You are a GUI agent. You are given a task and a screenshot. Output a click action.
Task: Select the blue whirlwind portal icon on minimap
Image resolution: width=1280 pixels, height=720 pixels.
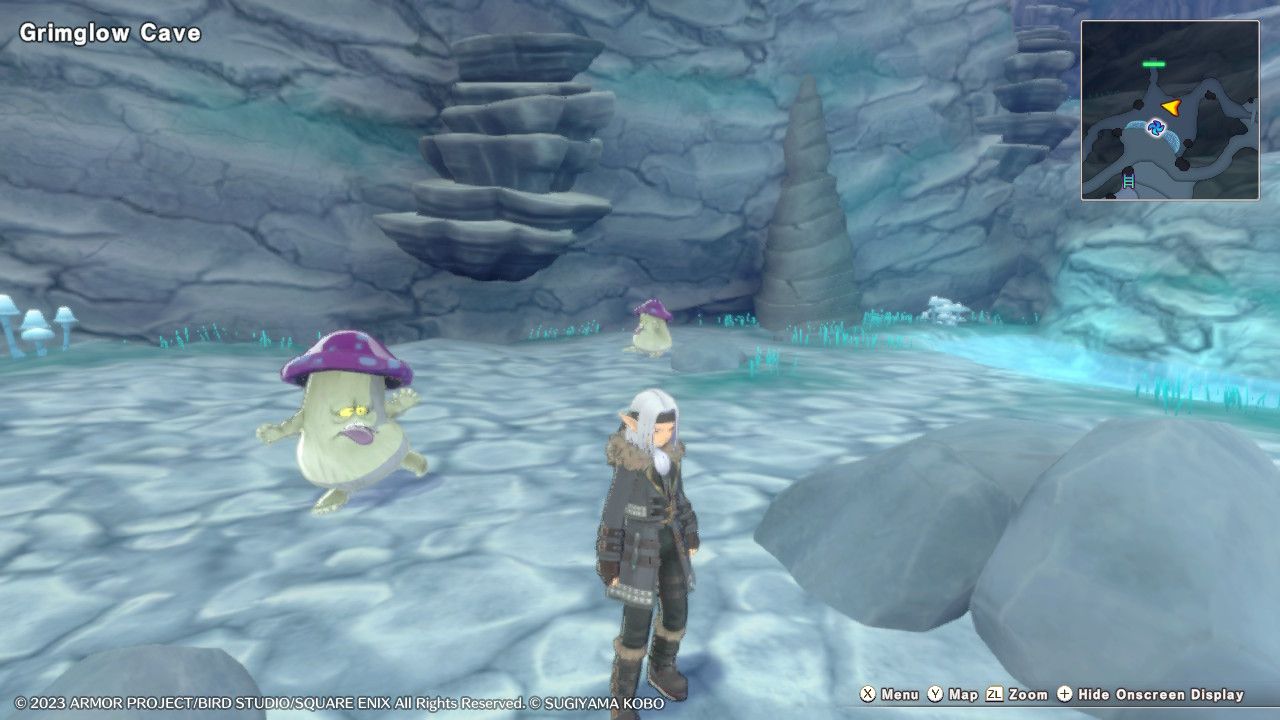point(1158,127)
